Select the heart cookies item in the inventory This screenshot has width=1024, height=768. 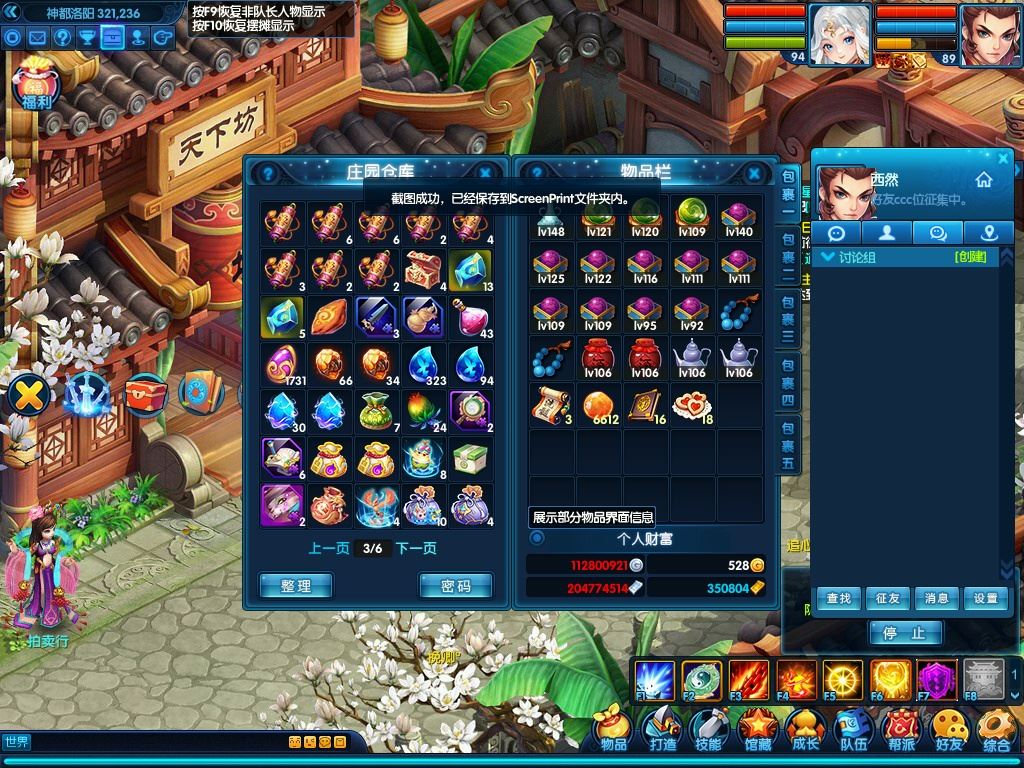tap(692, 405)
